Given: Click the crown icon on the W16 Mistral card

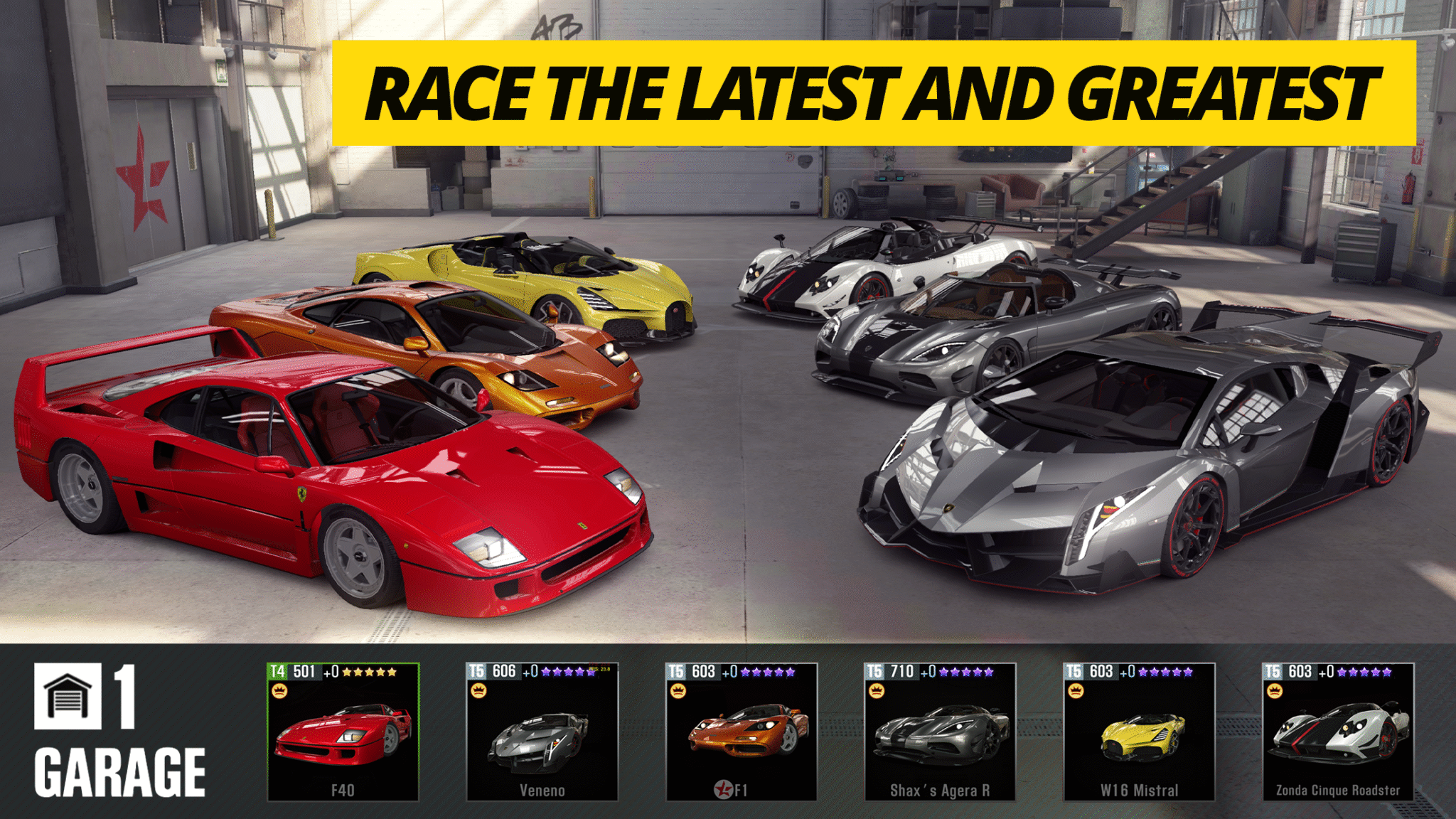Looking at the screenshot, I should pos(1076,690).
